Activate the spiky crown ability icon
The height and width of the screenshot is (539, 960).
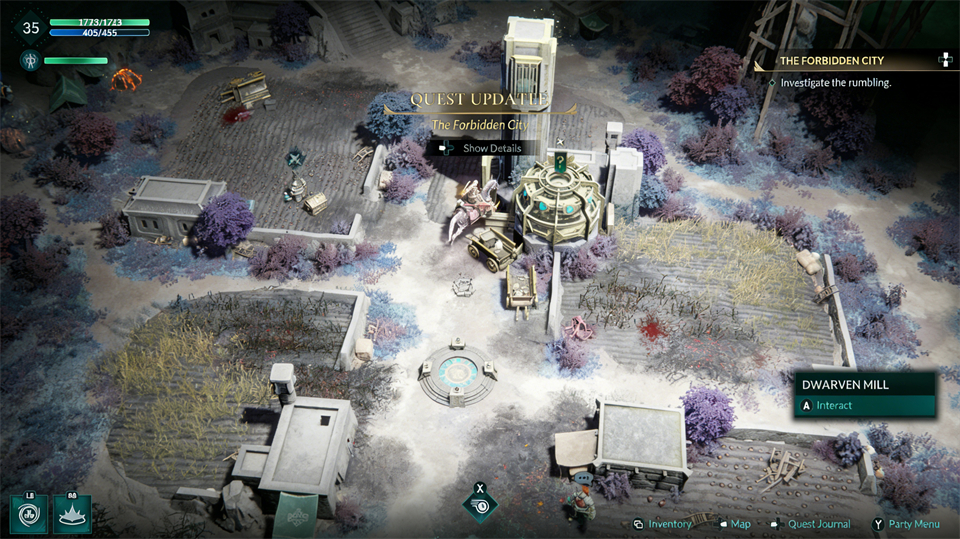click(73, 515)
